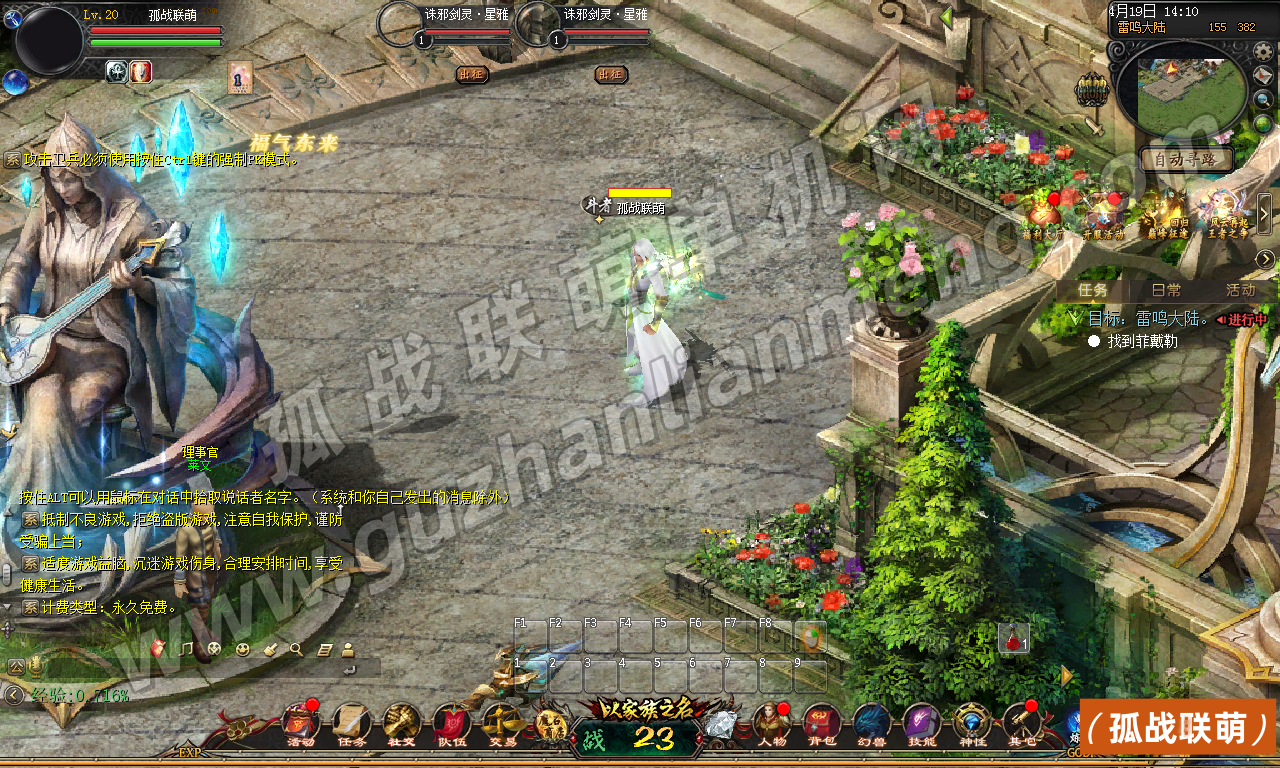Select the tracked quest 找到菲戴勒
Screen dimensions: 1280x768
click(x=1142, y=341)
